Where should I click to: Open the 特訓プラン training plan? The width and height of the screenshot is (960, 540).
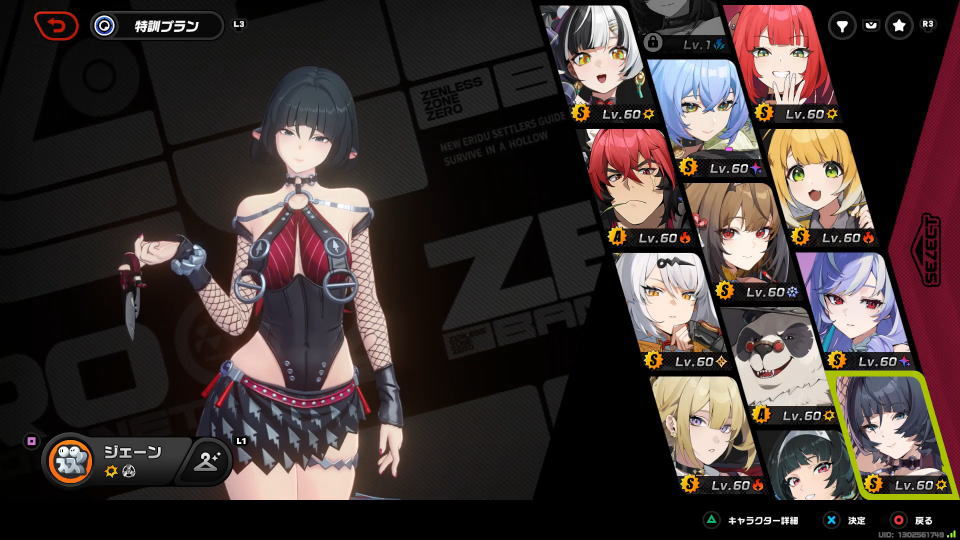pyautogui.click(x=157, y=26)
